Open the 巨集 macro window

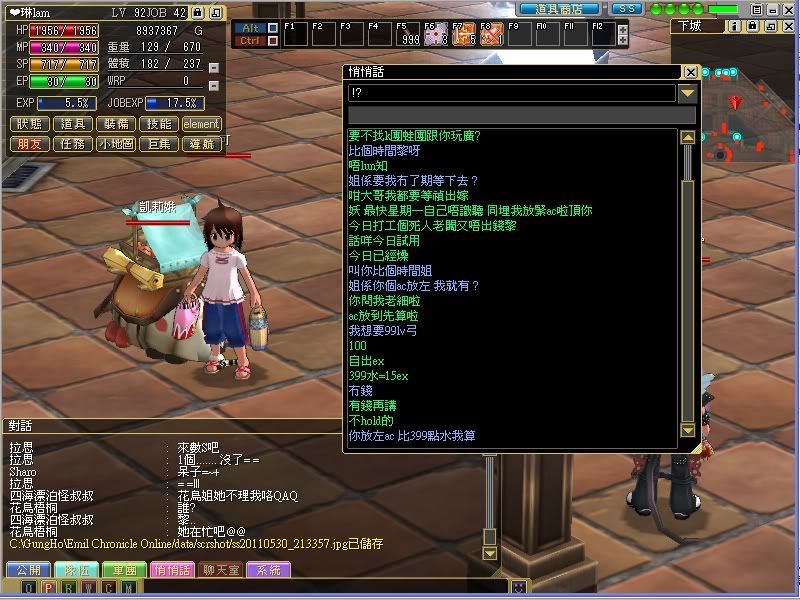158,144
